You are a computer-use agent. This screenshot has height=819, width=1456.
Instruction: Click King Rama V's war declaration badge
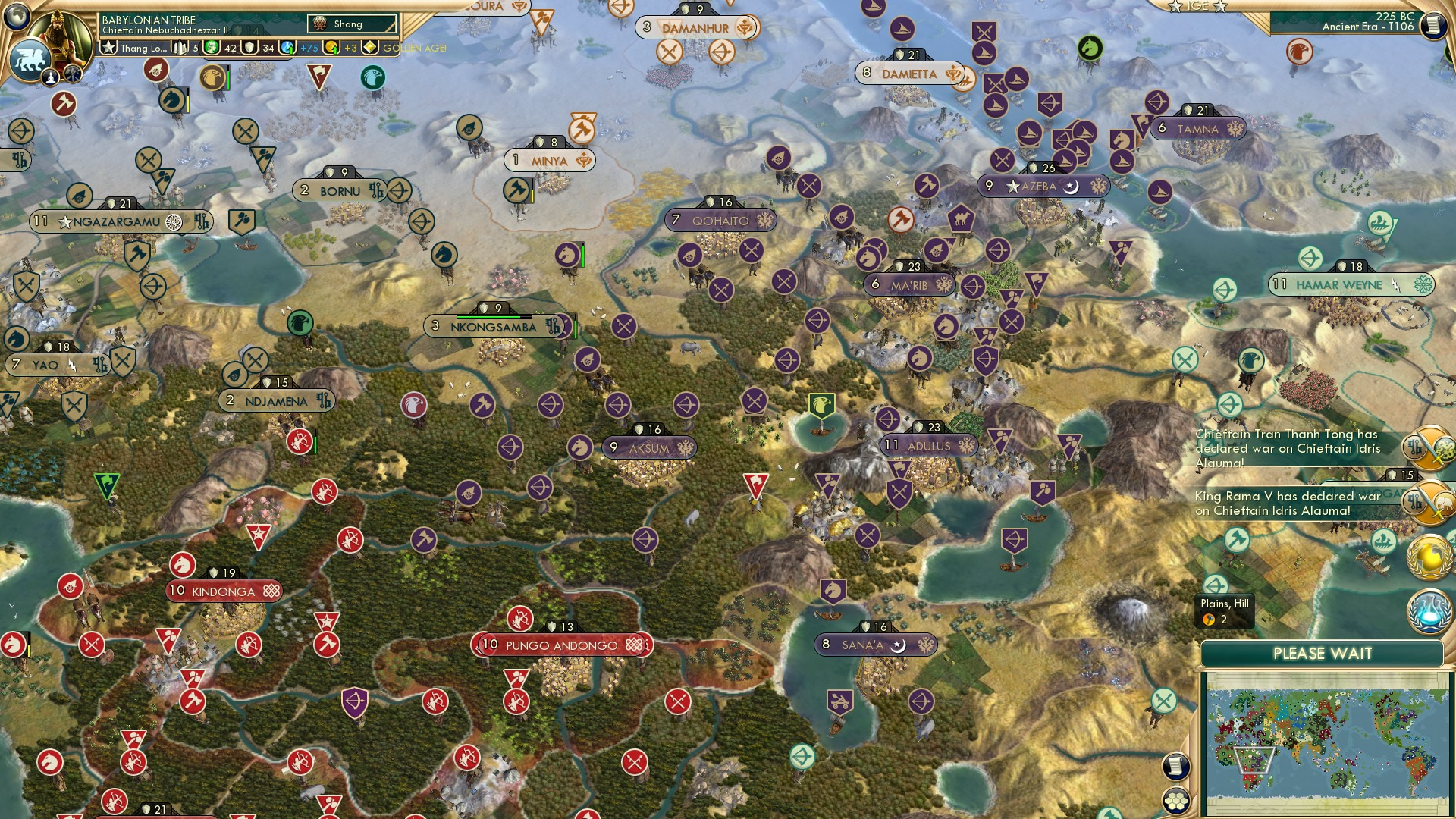tap(1429, 504)
